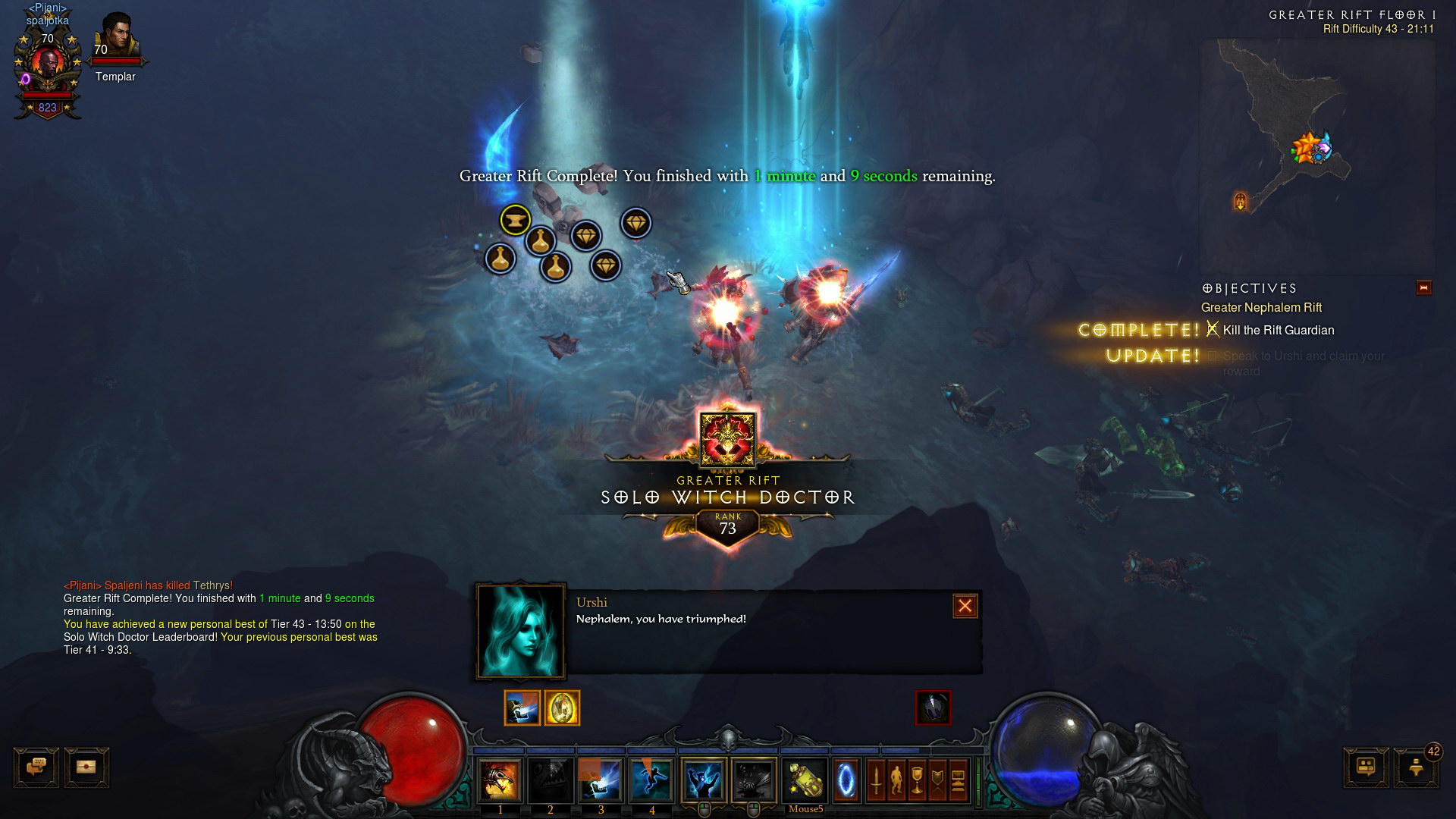Open the chat speech bubbles button
1456x819 pixels.
36,767
